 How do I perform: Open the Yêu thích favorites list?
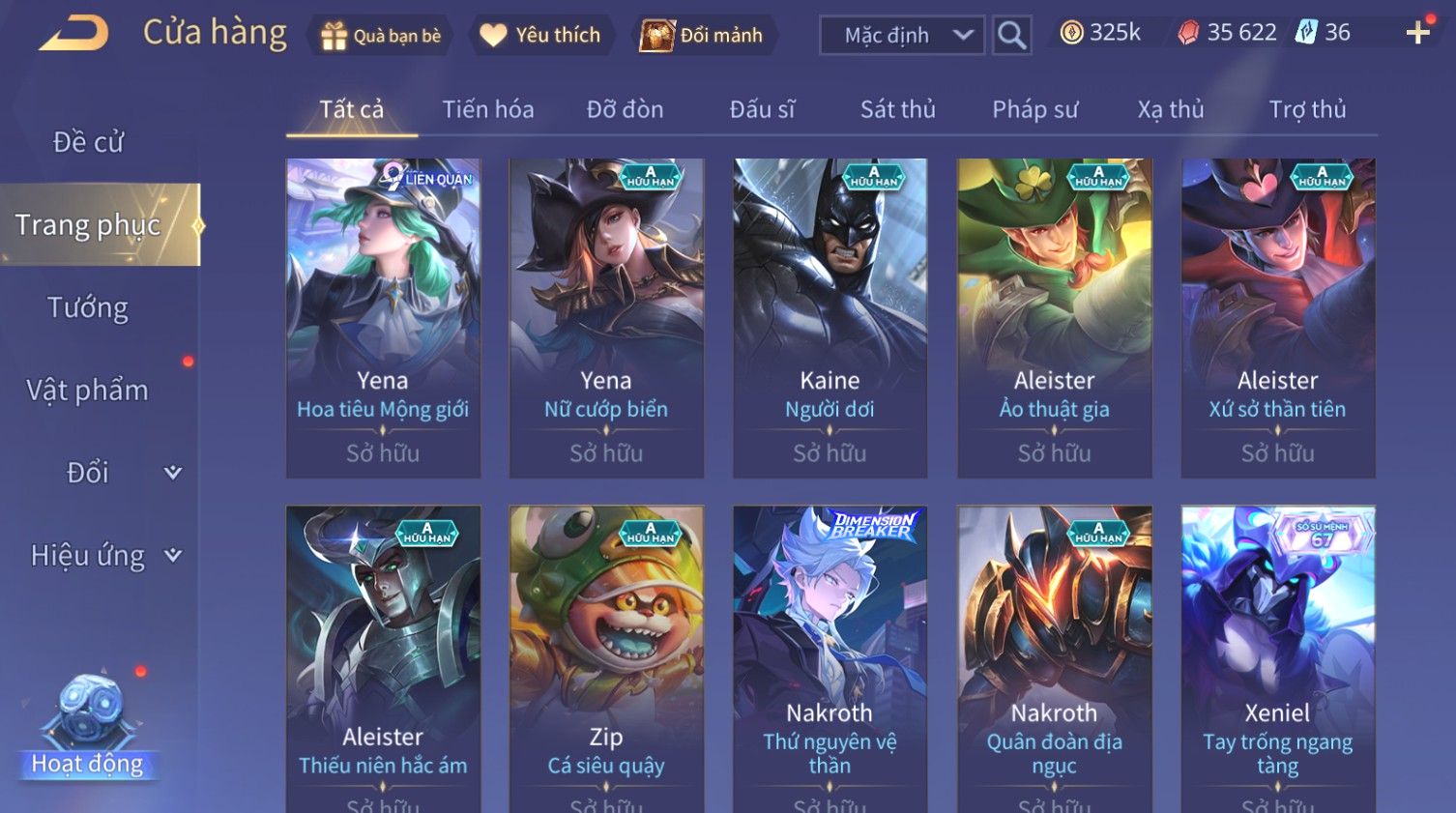coord(540,36)
